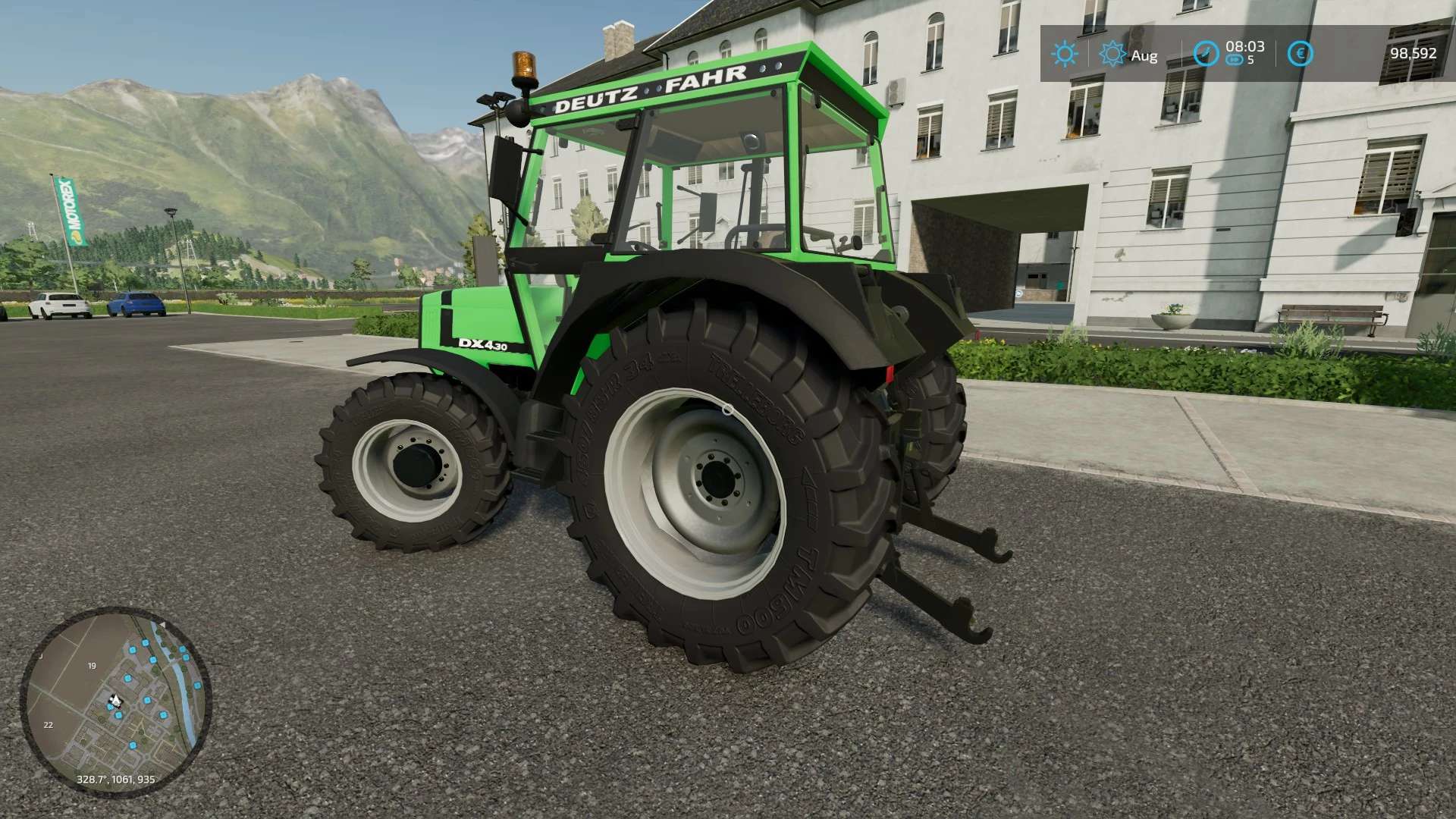Click the game clock icon
This screenshot has width=1456, height=819.
(1206, 54)
